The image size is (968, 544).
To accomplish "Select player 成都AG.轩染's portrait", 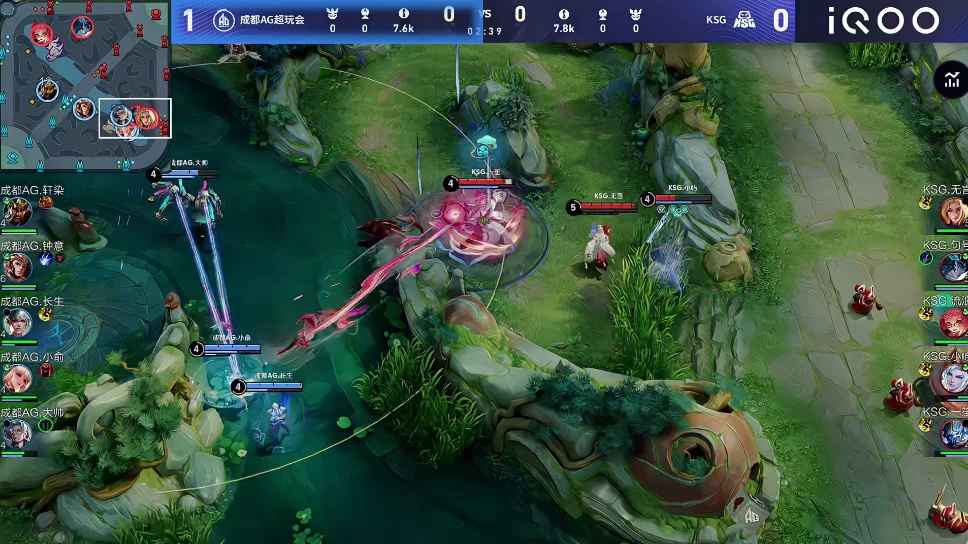I will tap(17, 211).
